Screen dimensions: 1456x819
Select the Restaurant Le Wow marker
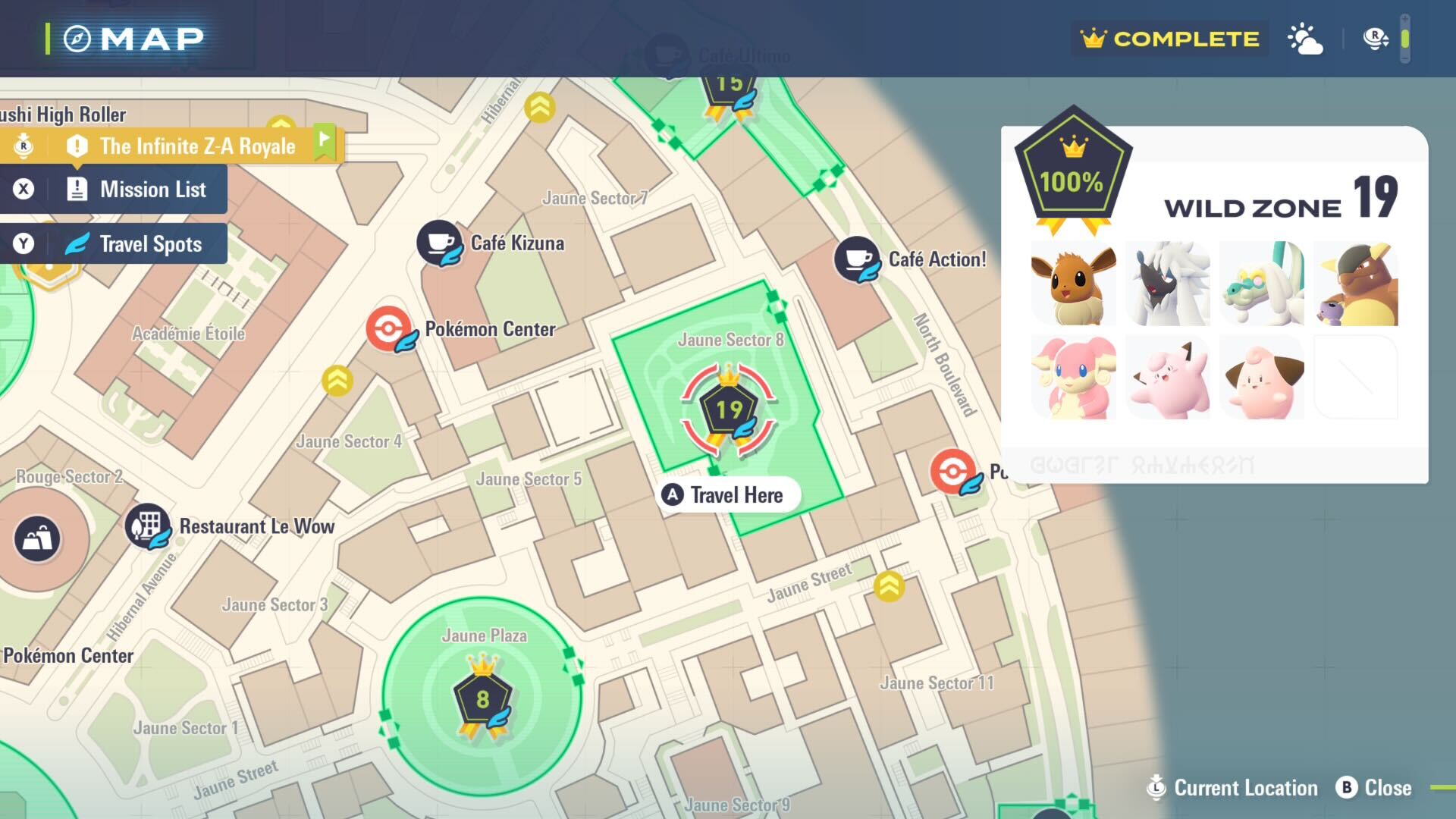pos(148,526)
